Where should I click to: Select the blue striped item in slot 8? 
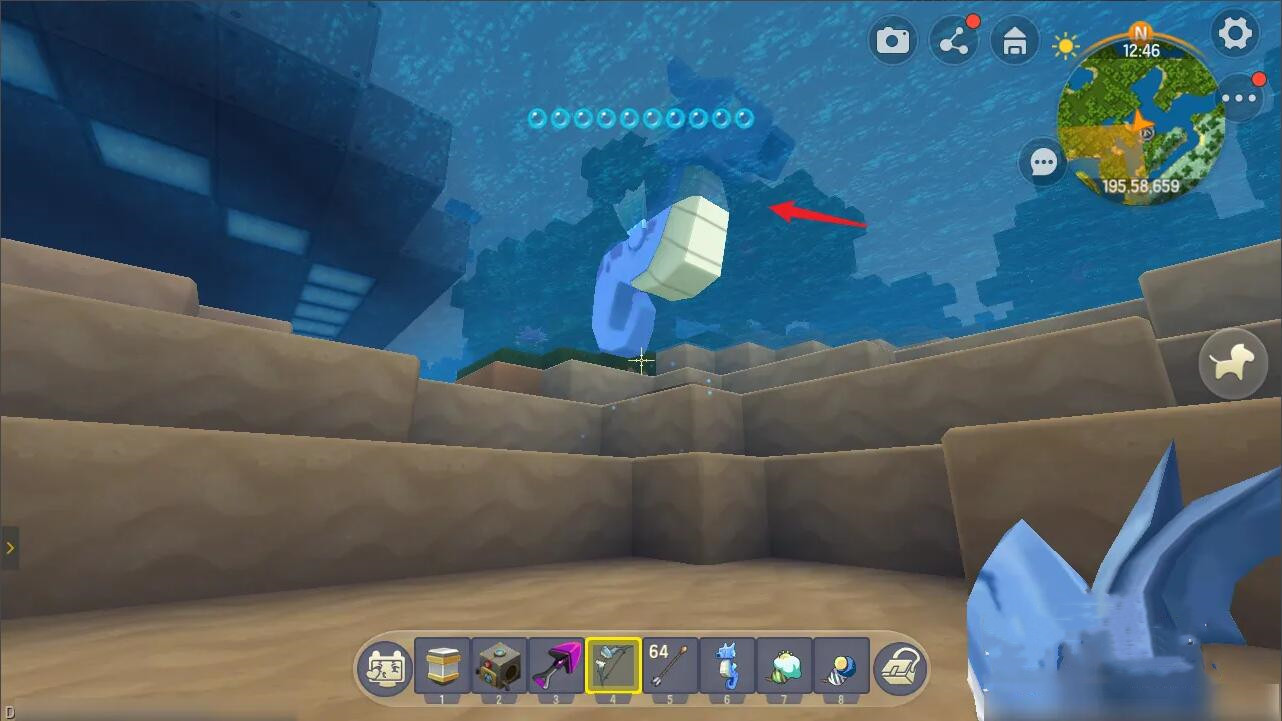tap(841, 665)
